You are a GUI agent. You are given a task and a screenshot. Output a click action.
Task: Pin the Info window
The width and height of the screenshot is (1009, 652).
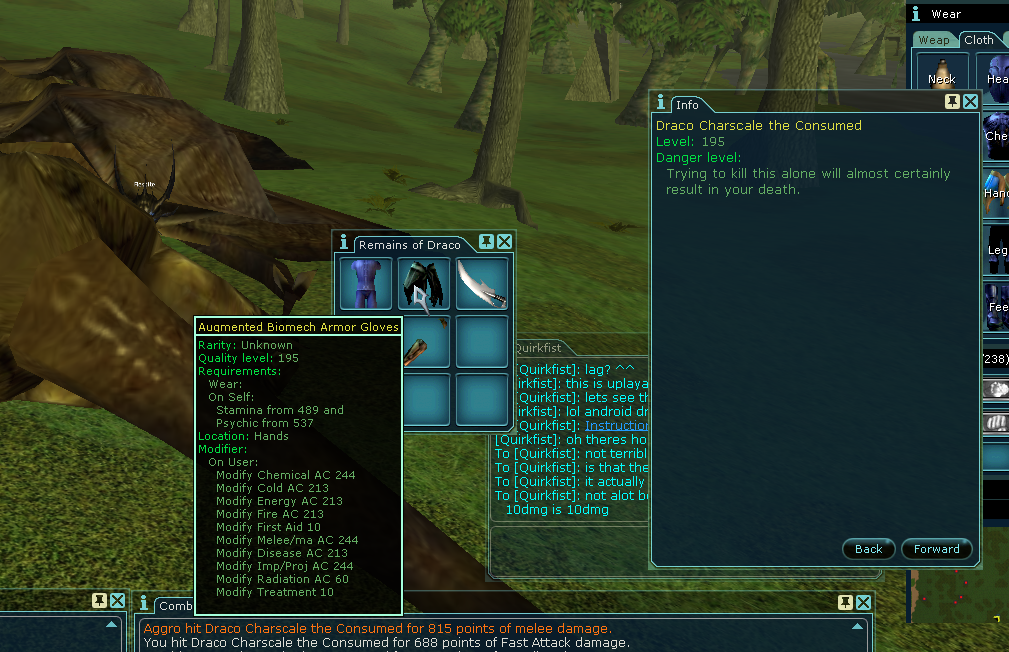[952, 102]
